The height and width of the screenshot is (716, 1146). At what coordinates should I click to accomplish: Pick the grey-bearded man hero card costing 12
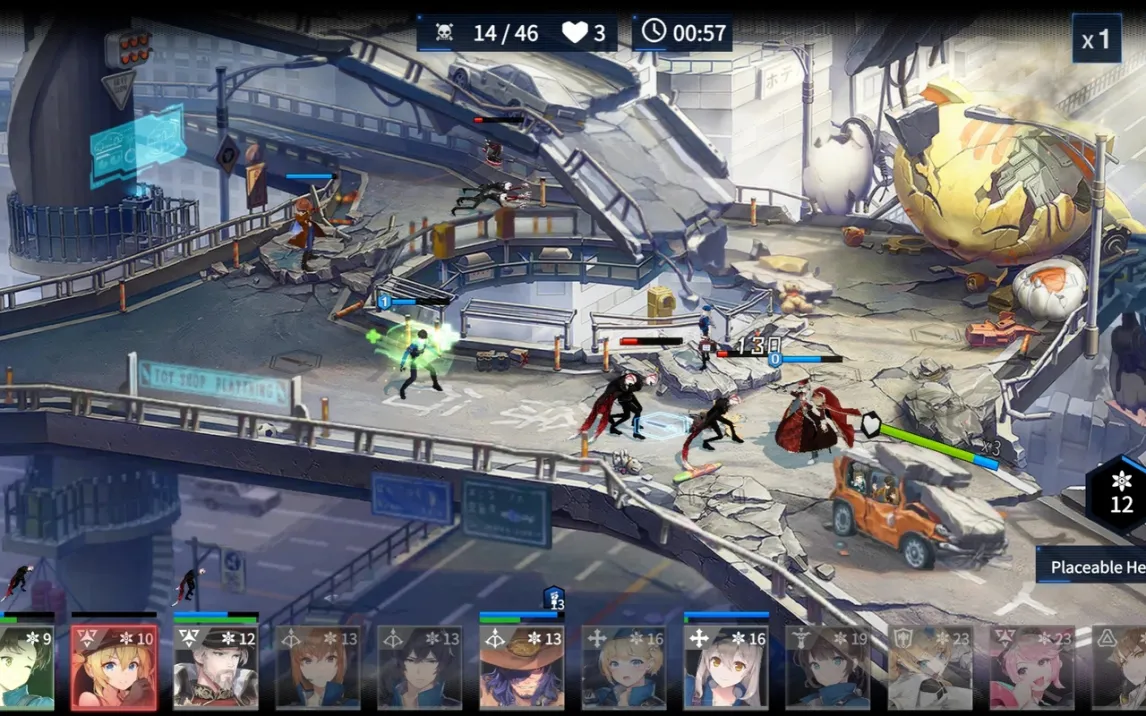tap(216, 667)
